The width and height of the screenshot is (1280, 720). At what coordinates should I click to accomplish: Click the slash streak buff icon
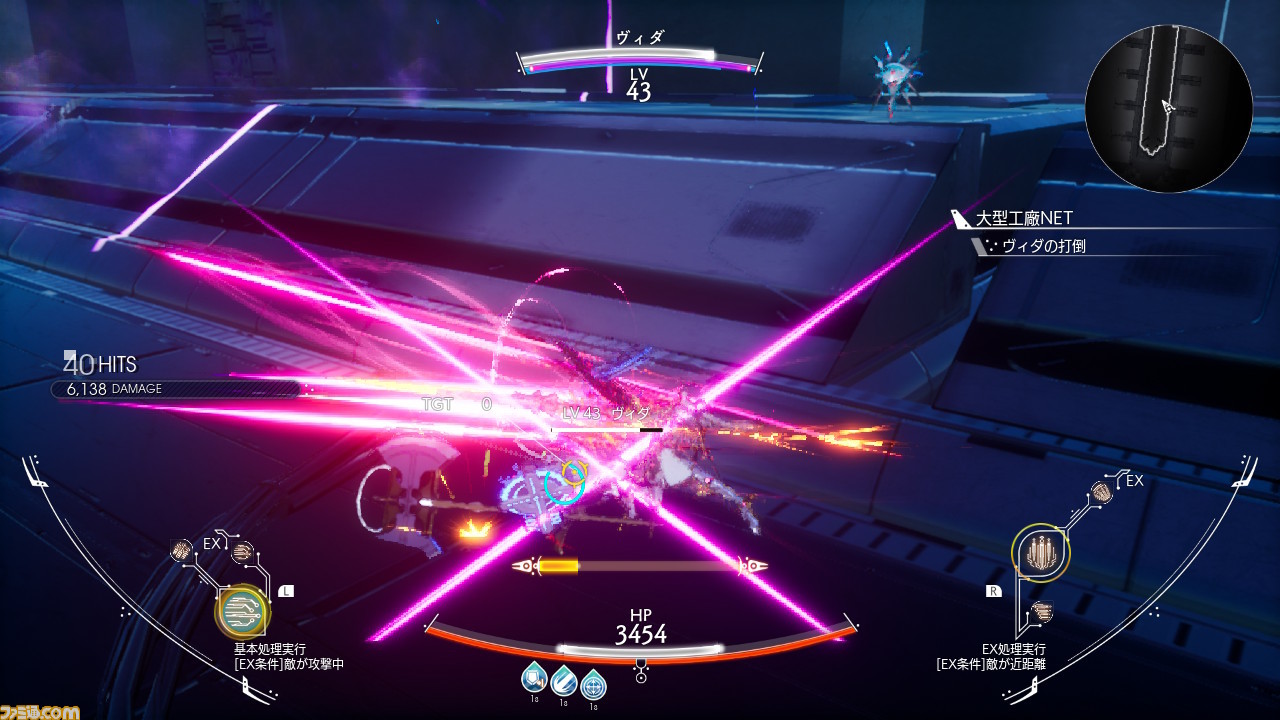564,681
